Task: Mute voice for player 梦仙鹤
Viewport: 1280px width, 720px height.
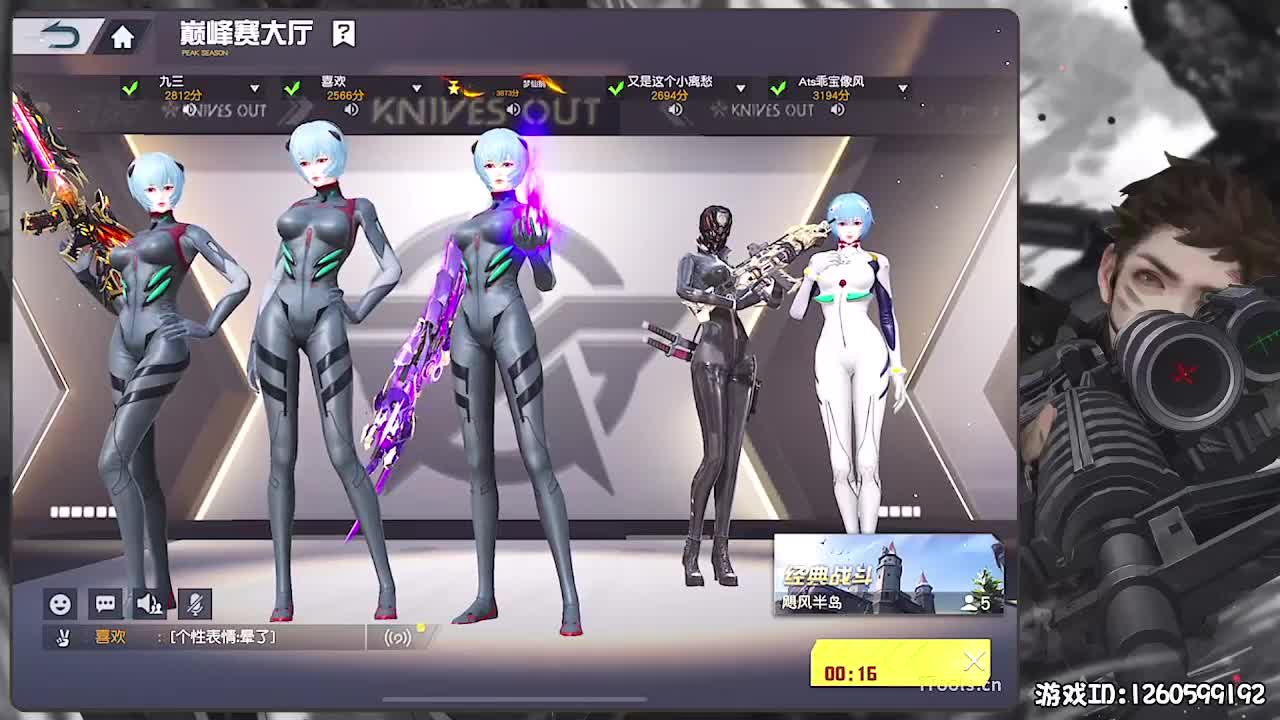Action: click(514, 108)
